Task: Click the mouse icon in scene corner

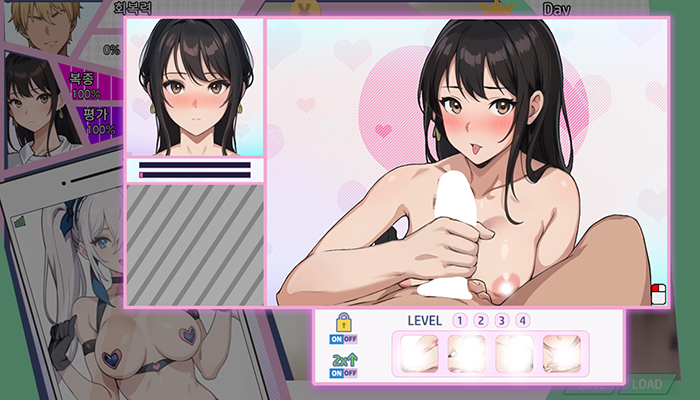Action: [x=657, y=293]
